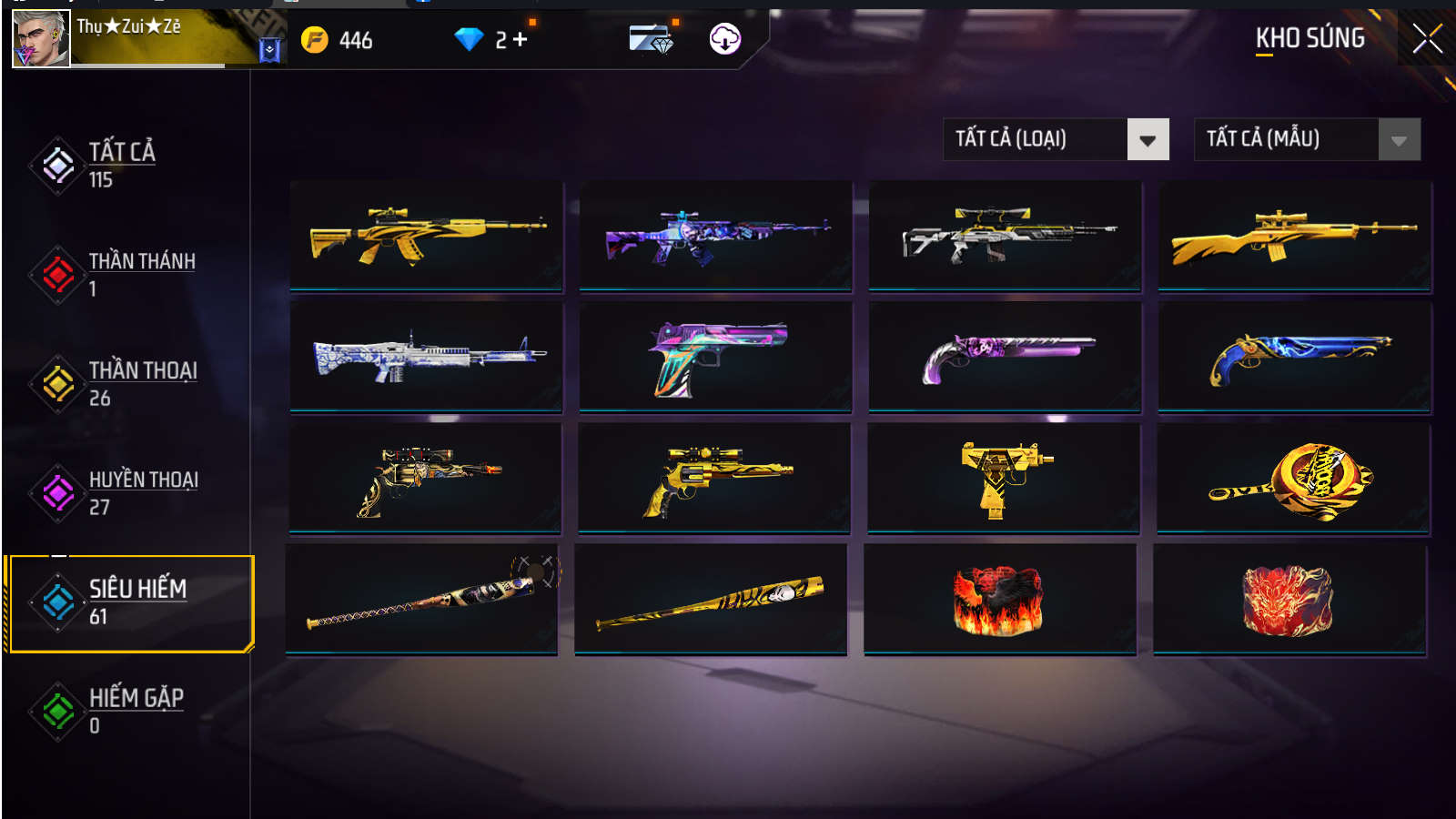This screenshot has height=819, width=1456.
Task: Select the gold UZI submachine gun skin
Action: (x=1004, y=479)
